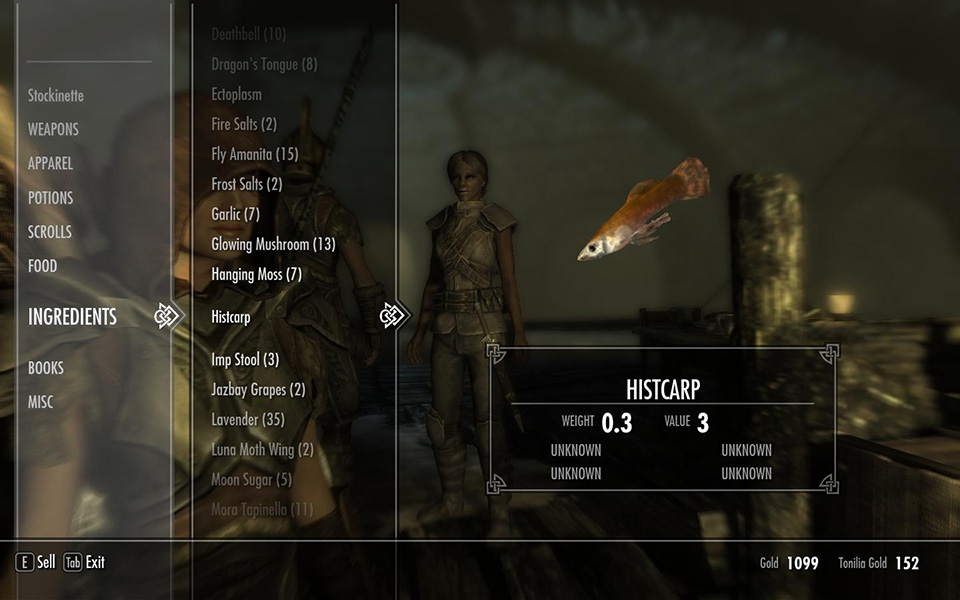Select Dragon's Tongue in the list
This screenshot has height=600, width=960.
(x=264, y=64)
